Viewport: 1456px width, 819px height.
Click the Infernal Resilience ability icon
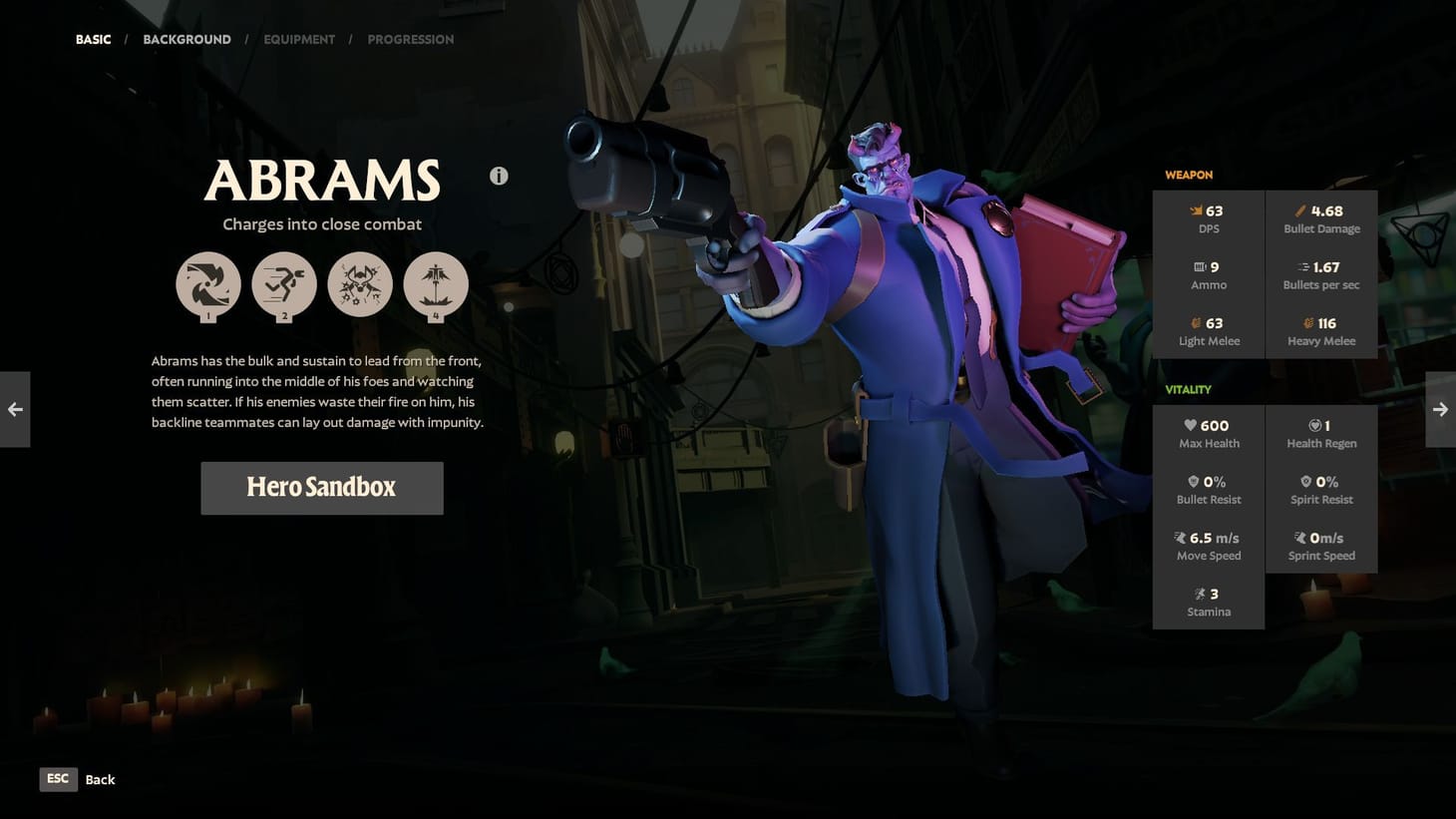tap(360, 285)
